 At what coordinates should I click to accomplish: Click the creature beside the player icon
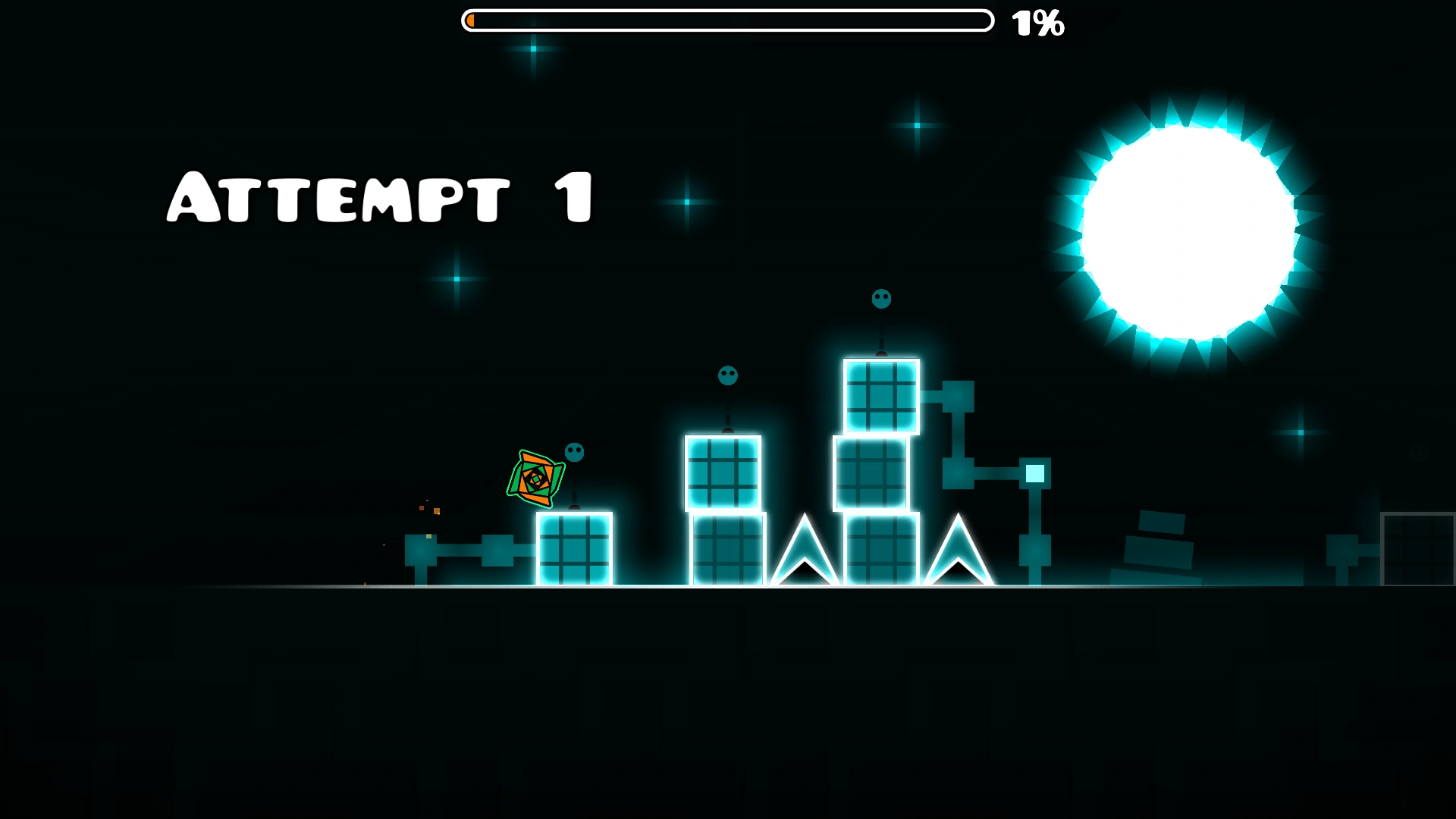tap(573, 453)
